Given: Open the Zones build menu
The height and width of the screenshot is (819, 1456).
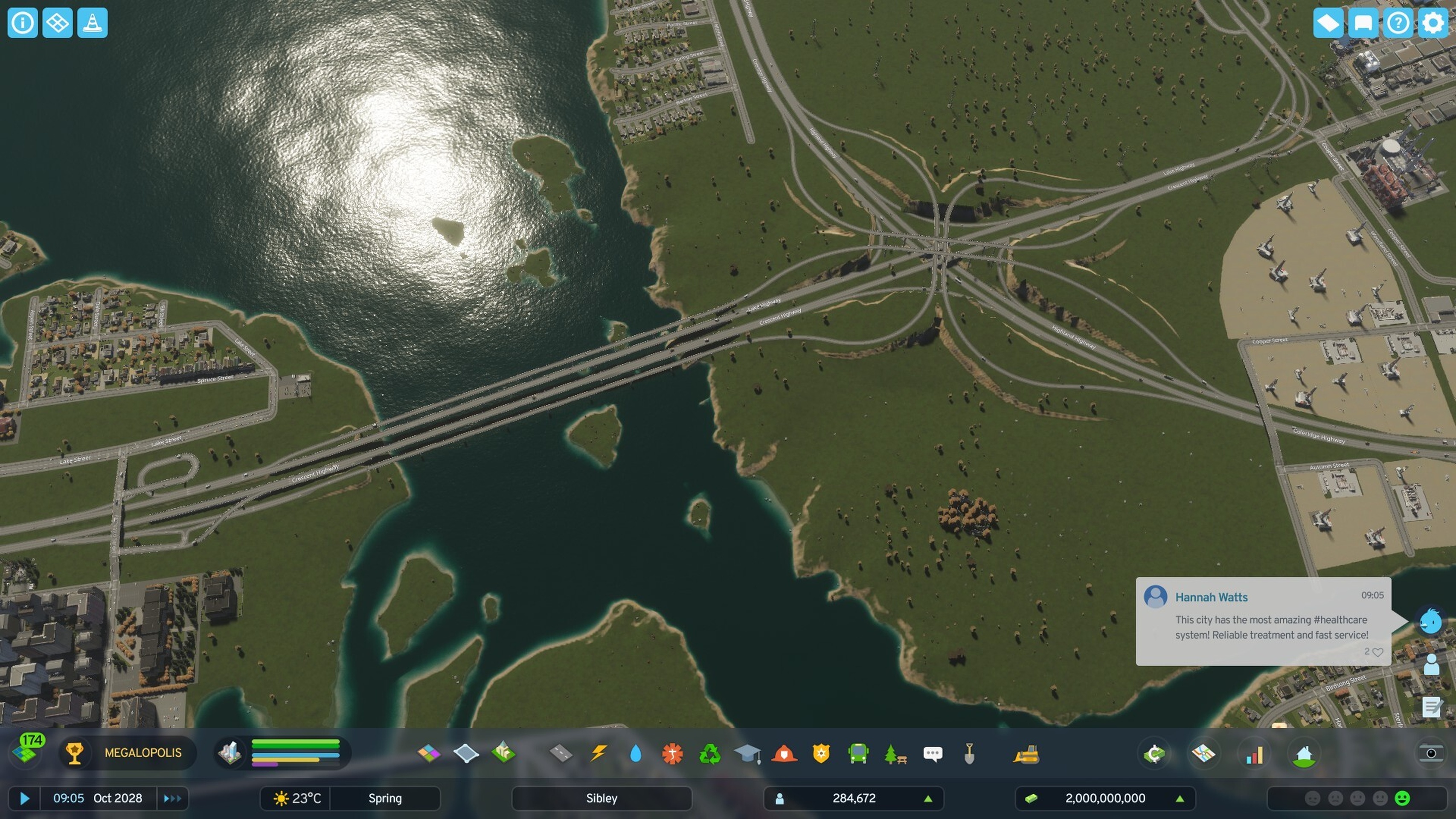Looking at the screenshot, I should (428, 753).
